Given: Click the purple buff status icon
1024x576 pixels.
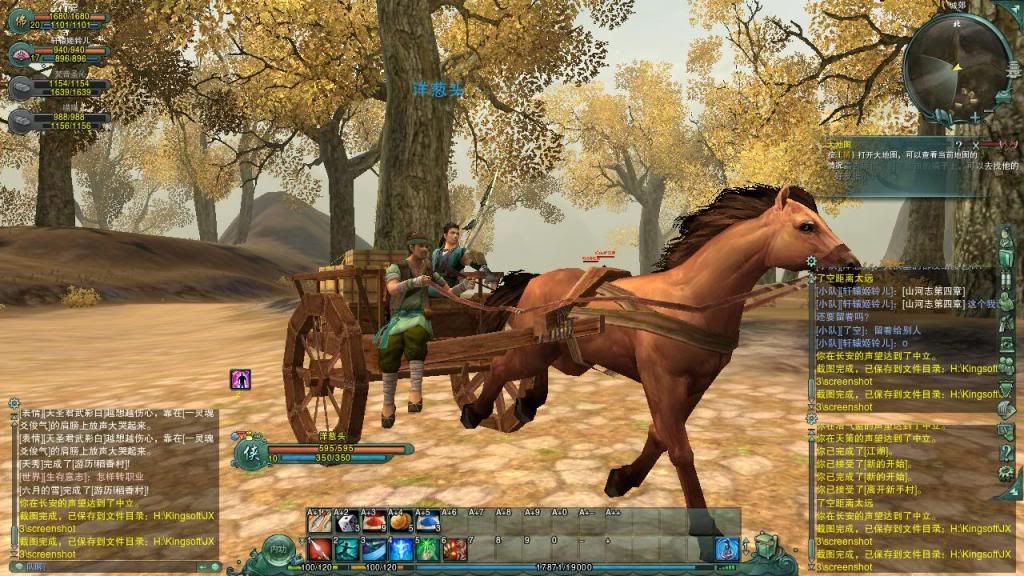Looking at the screenshot, I should [x=240, y=379].
